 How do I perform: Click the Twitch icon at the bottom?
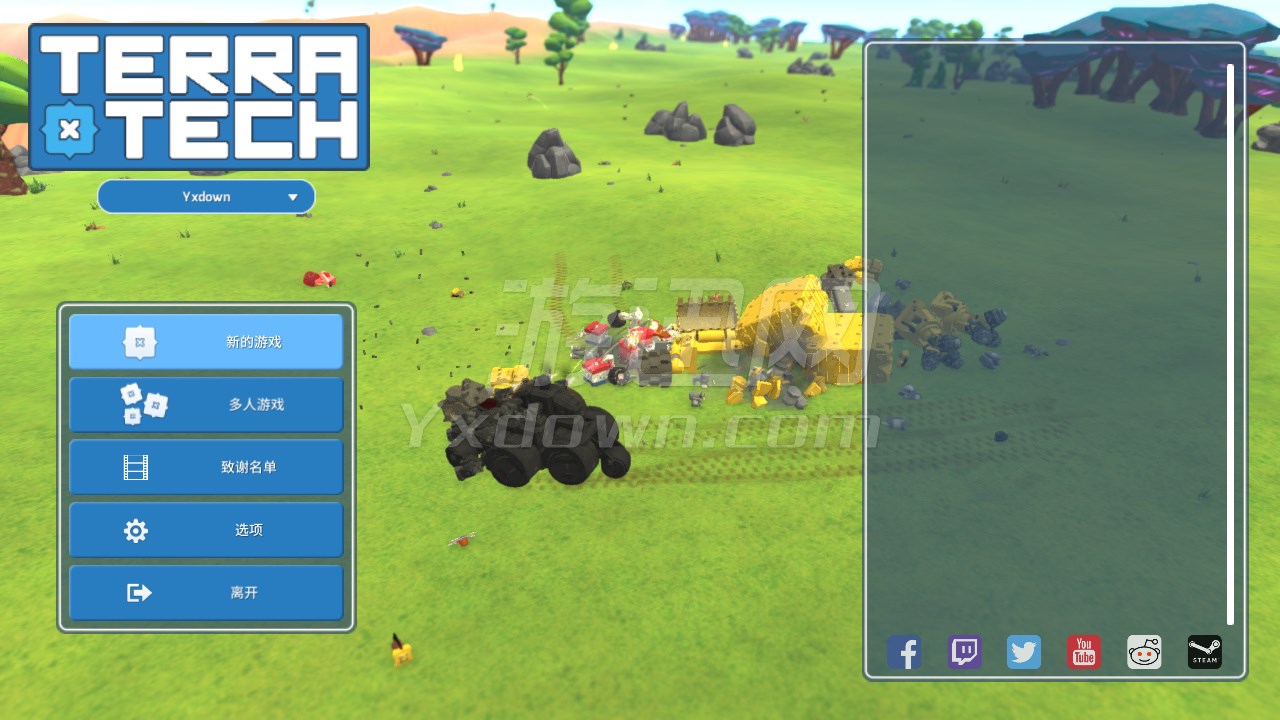pyautogui.click(x=964, y=652)
